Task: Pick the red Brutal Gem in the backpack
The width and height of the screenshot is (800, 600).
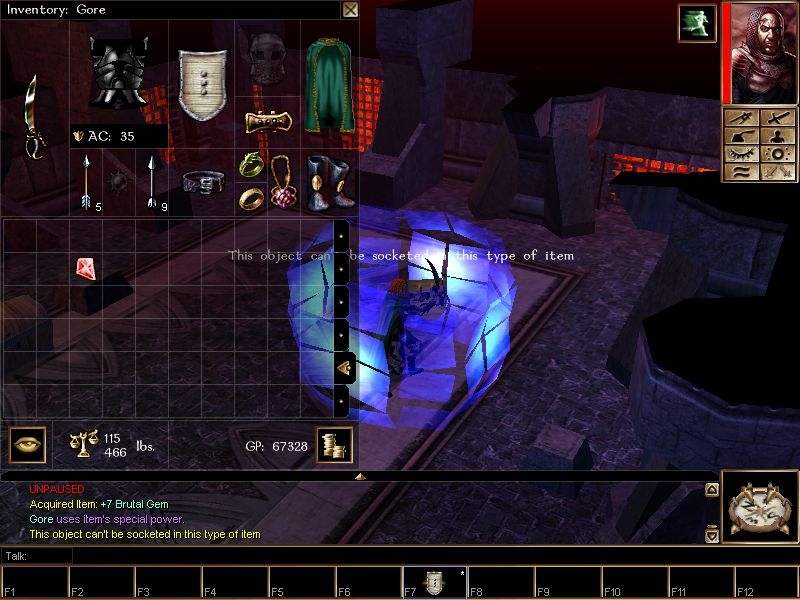Action: click(x=85, y=268)
